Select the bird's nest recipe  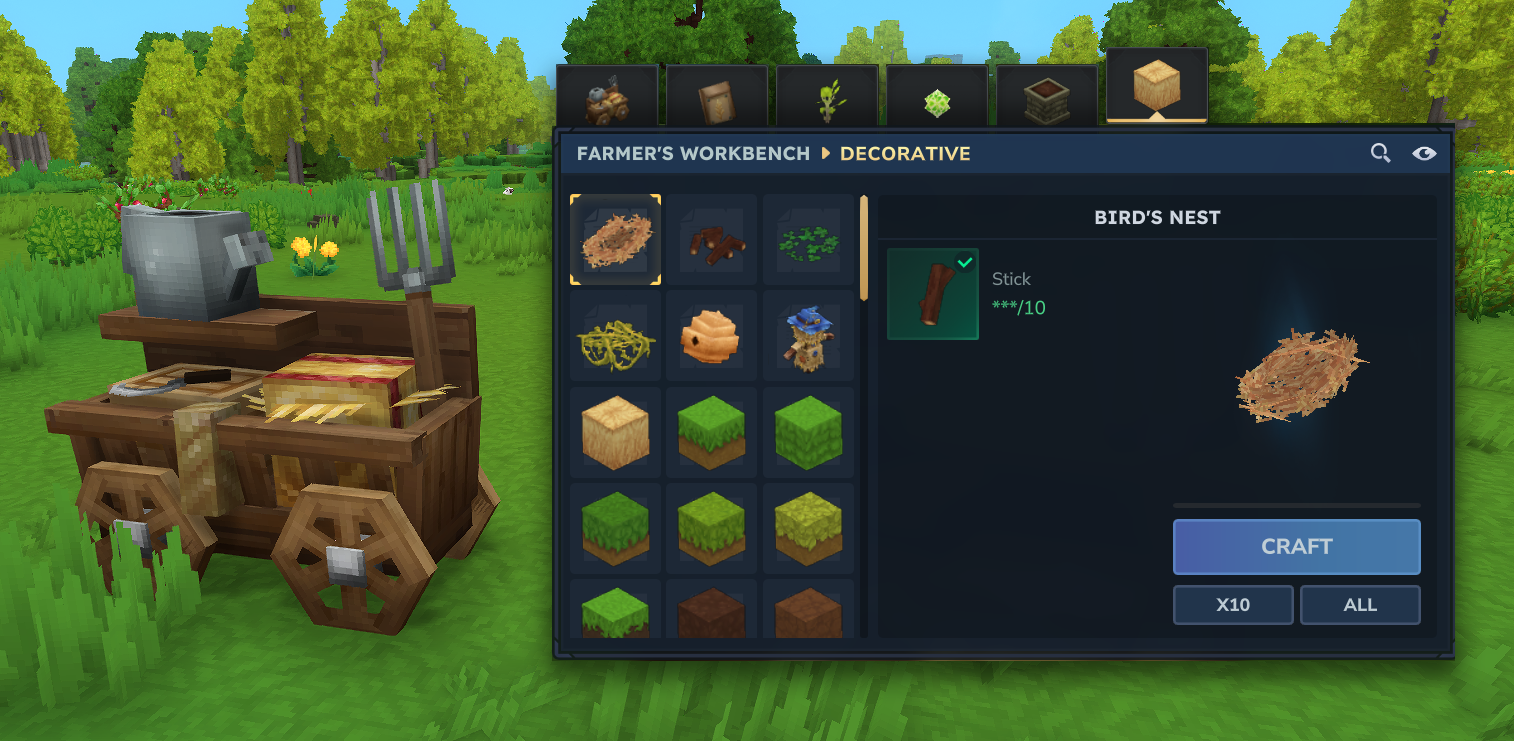615,239
